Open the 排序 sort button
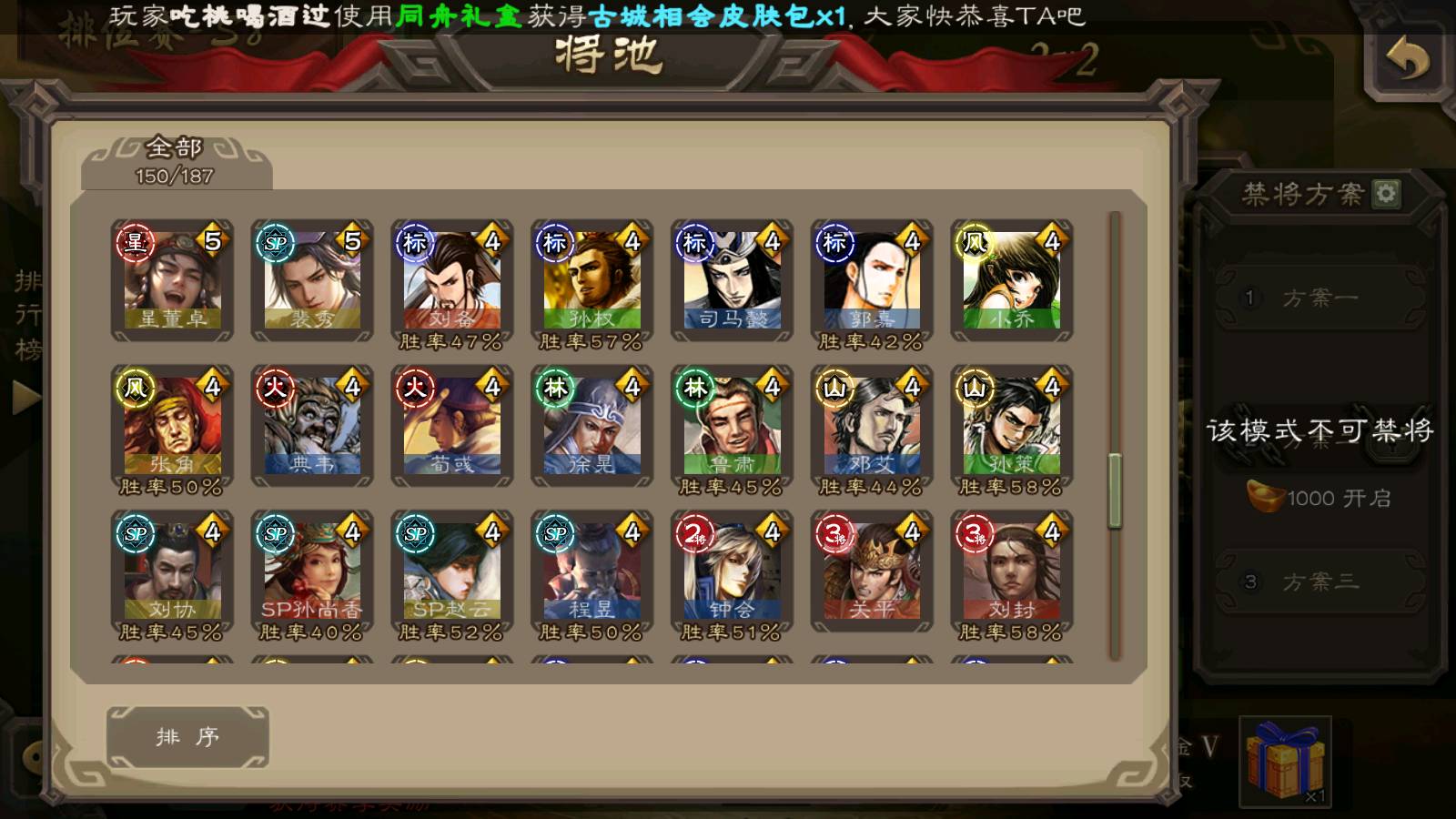The width and height of the screenshot is (1456, 819). tap(187, 736)
